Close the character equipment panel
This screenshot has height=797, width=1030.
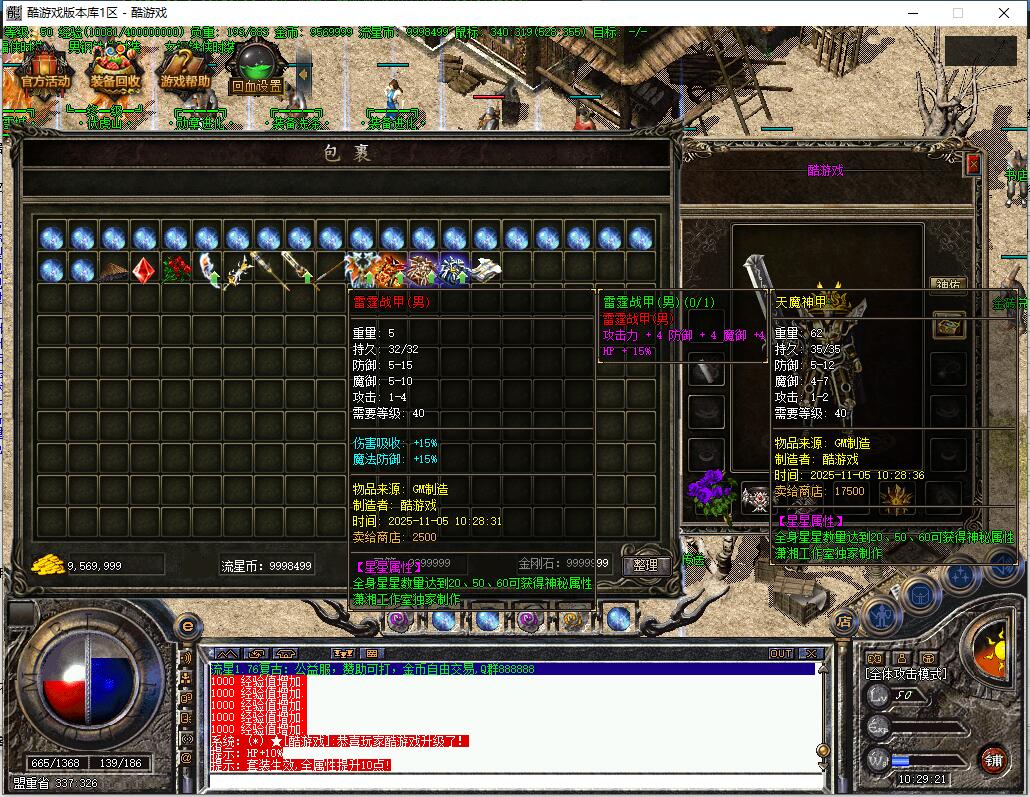973,164
